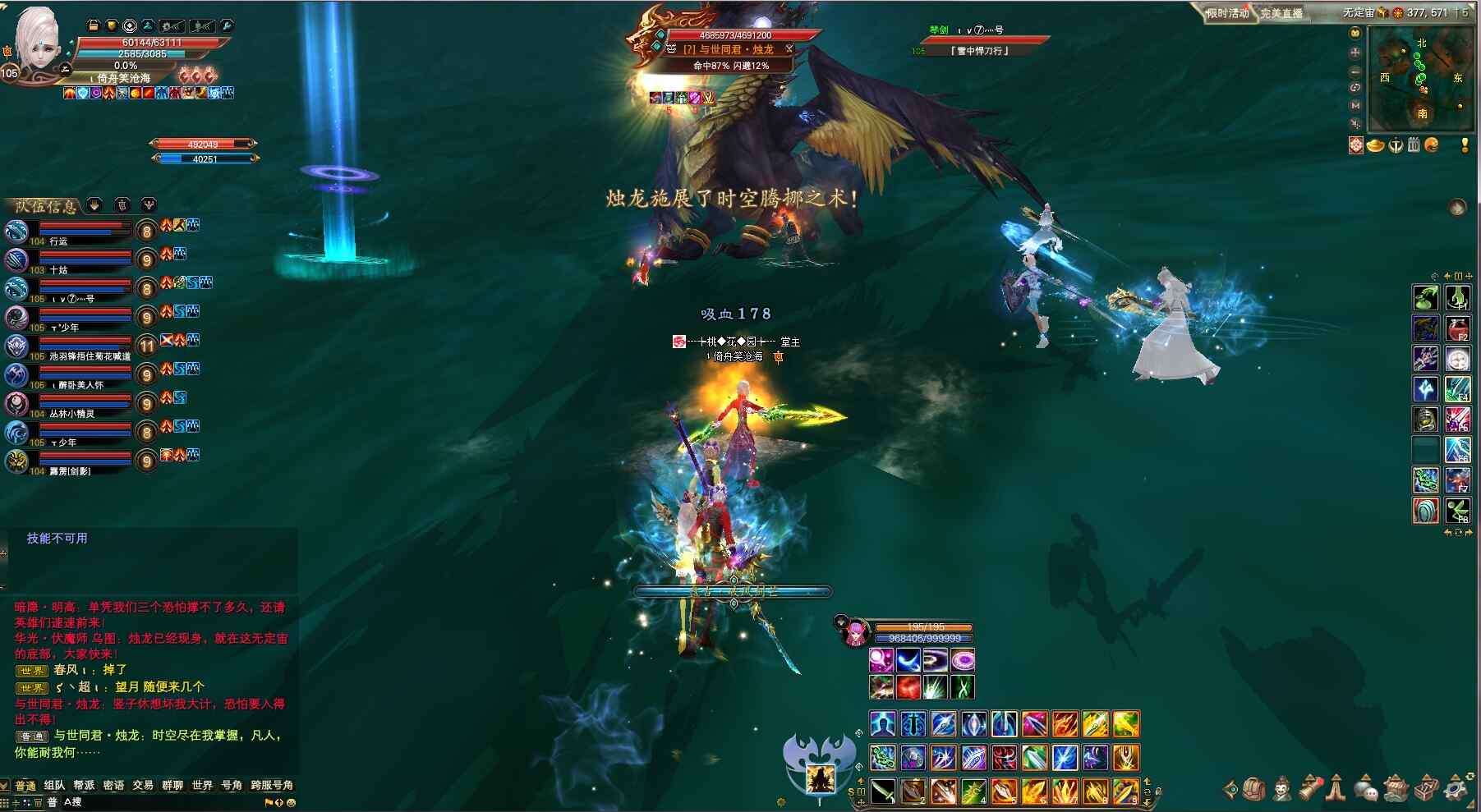Open the praying hands menu icon
Image resolution: width=1481 pixels, height=812 pixels.
[x=1336, y=789]
